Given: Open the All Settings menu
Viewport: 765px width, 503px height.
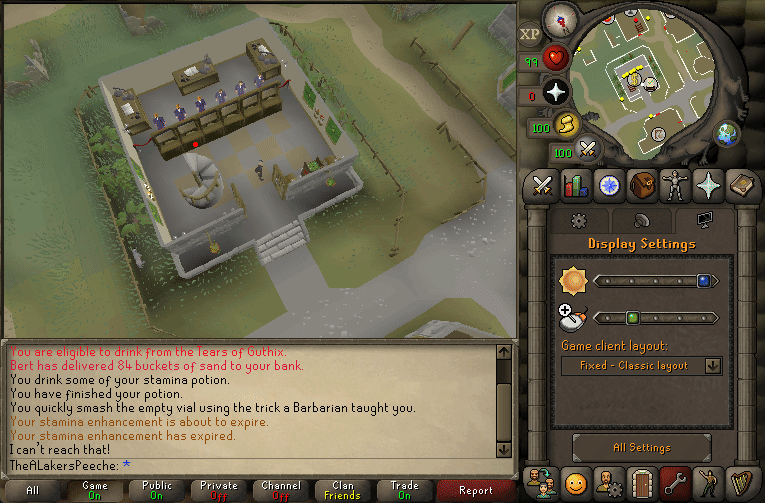Looking at the screenshot, I should 642,448.
